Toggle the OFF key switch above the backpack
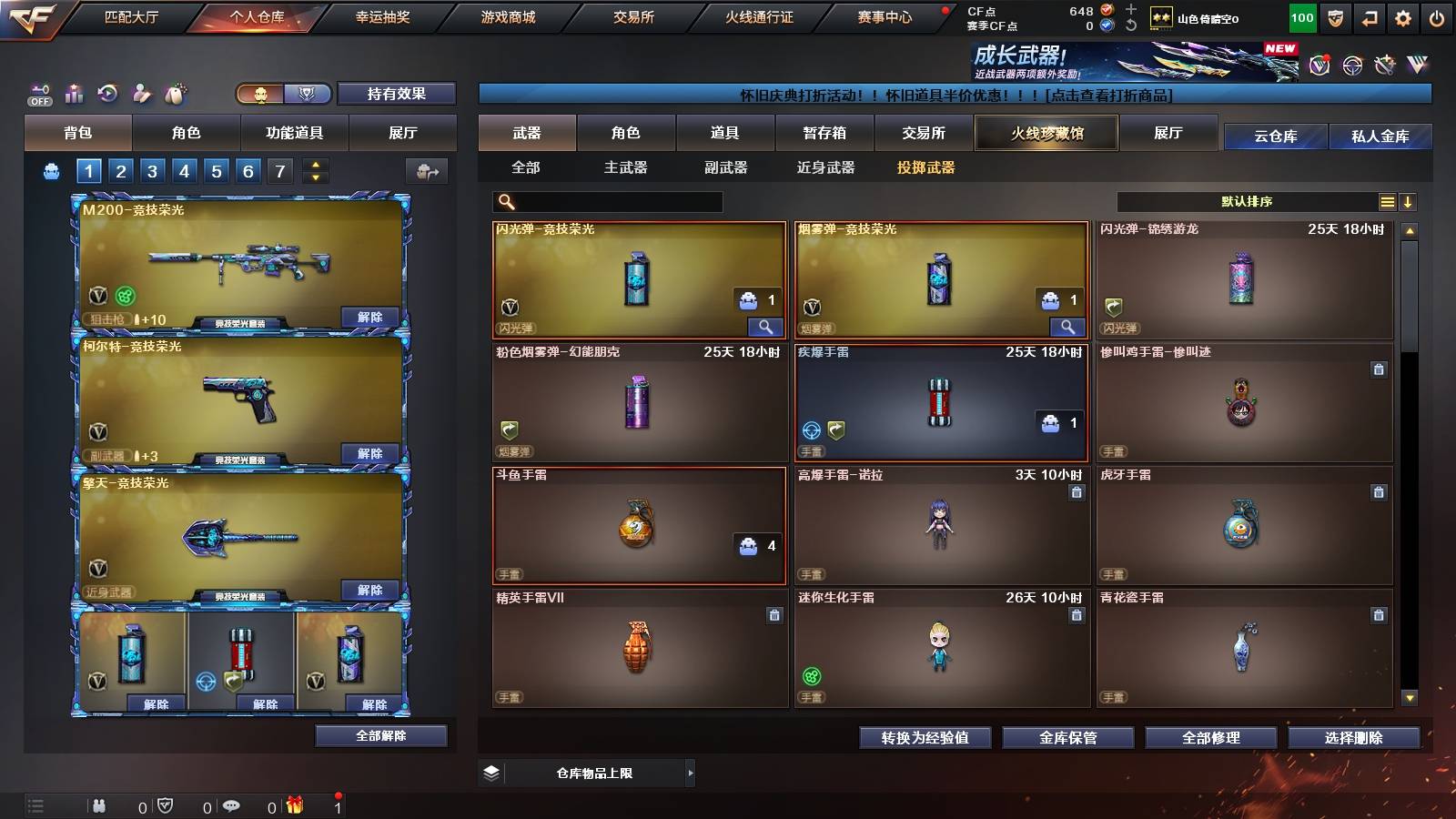The height and width of the screenshot is (819, 1456). (x=38, y=94)
